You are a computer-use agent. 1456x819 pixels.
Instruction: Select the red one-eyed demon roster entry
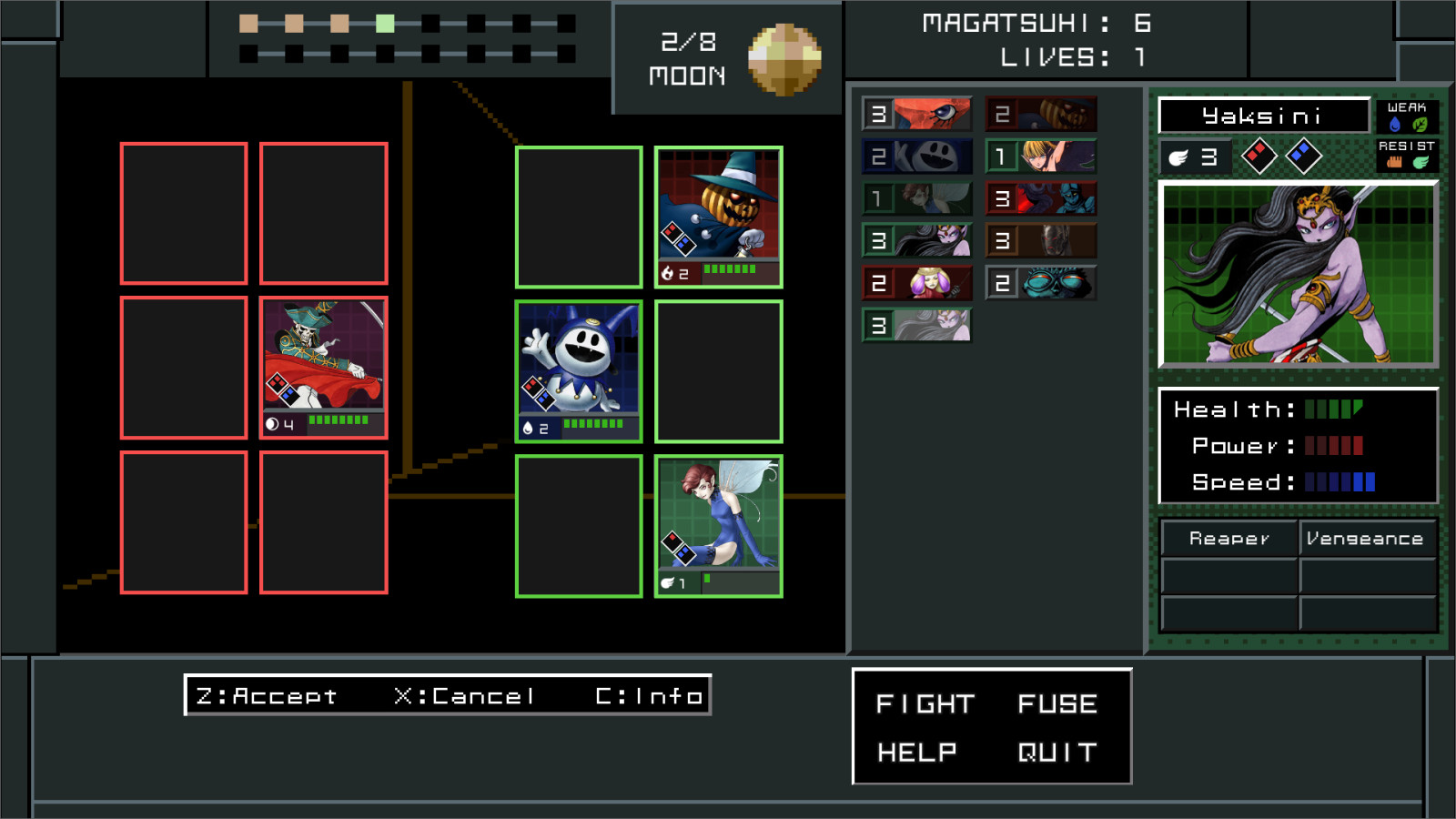[917, 114]
